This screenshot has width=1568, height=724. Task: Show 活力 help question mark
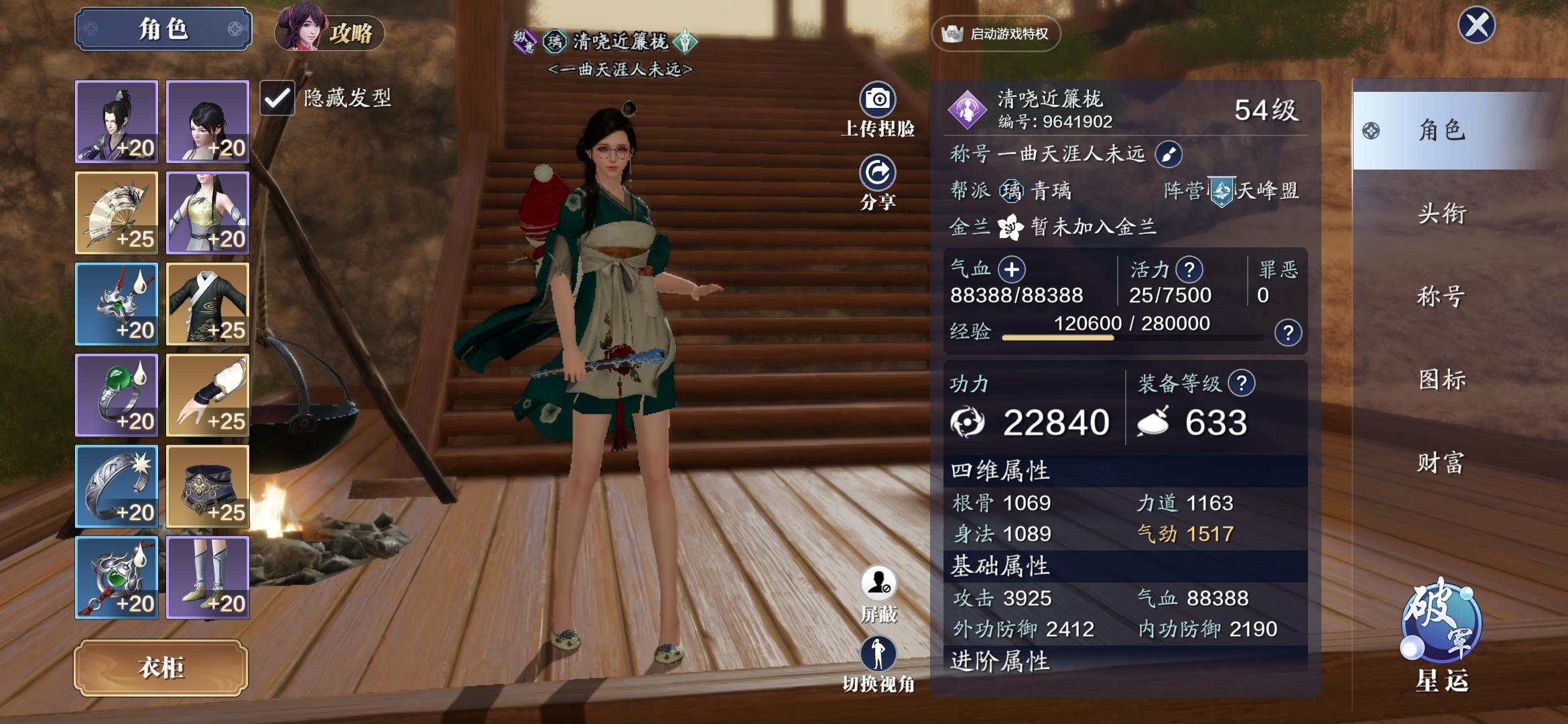[1189, 269]
